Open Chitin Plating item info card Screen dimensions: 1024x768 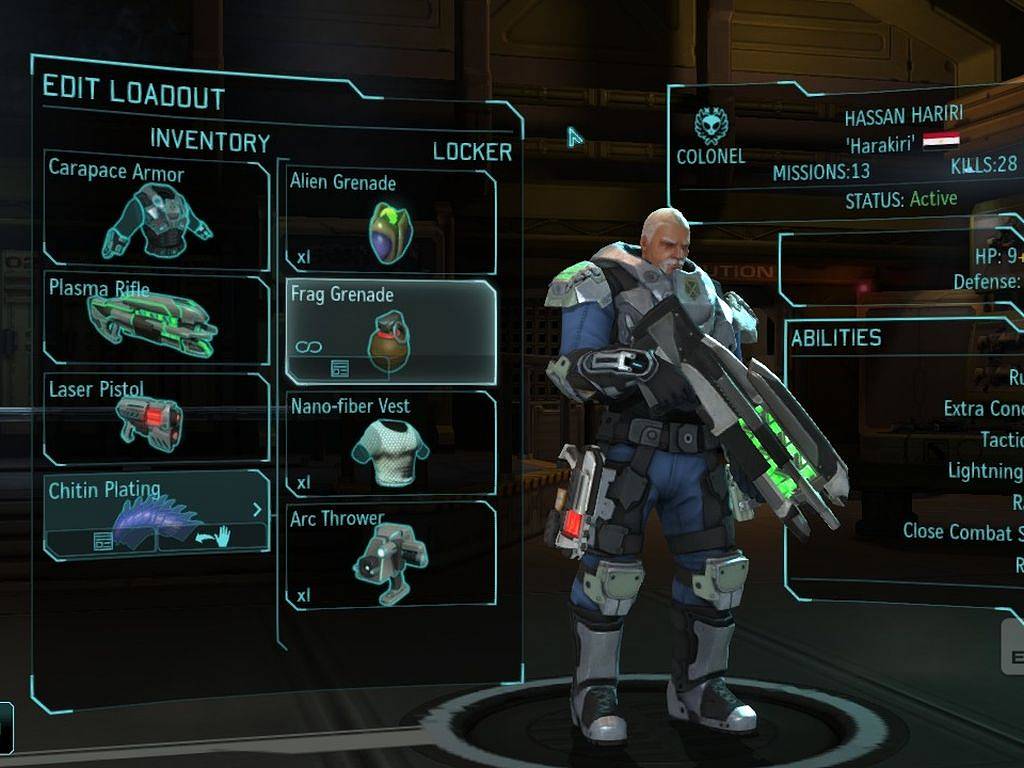tap(101, 540)
